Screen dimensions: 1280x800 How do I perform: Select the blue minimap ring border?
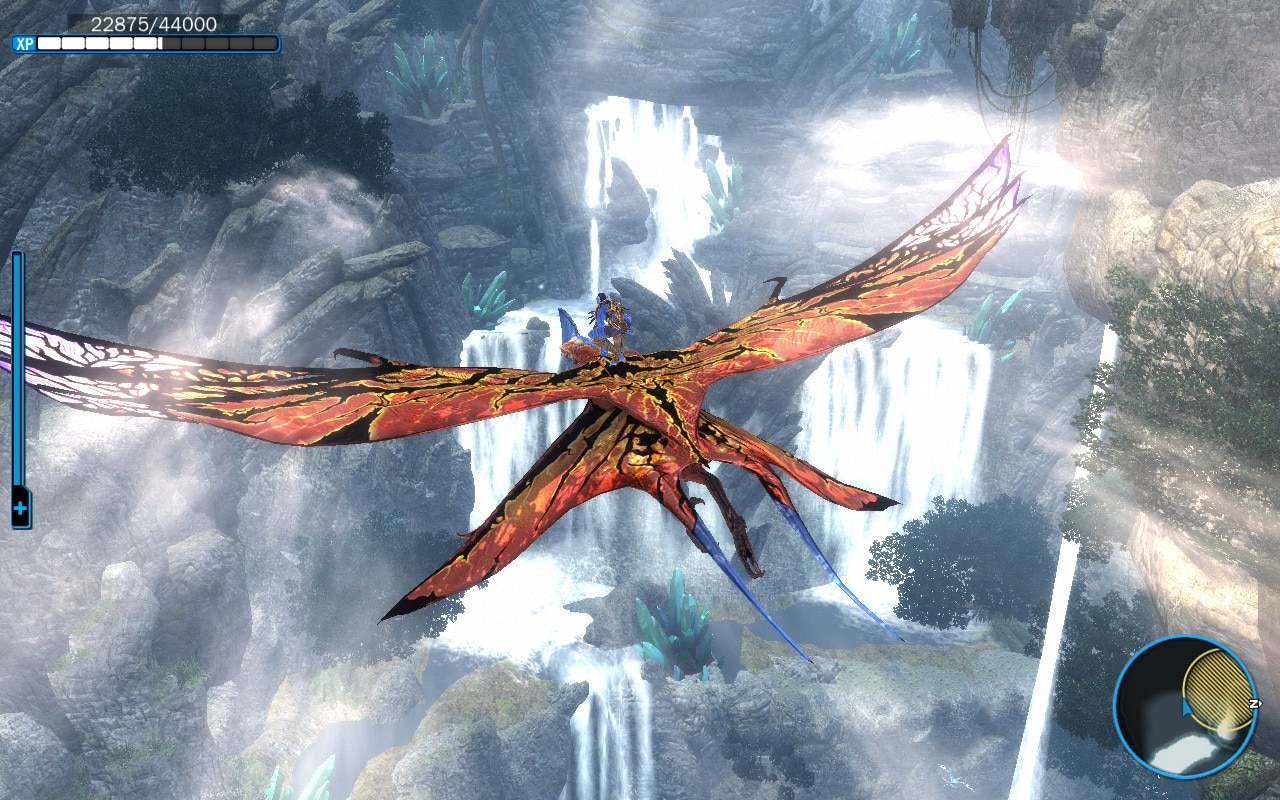point(1117,707)
